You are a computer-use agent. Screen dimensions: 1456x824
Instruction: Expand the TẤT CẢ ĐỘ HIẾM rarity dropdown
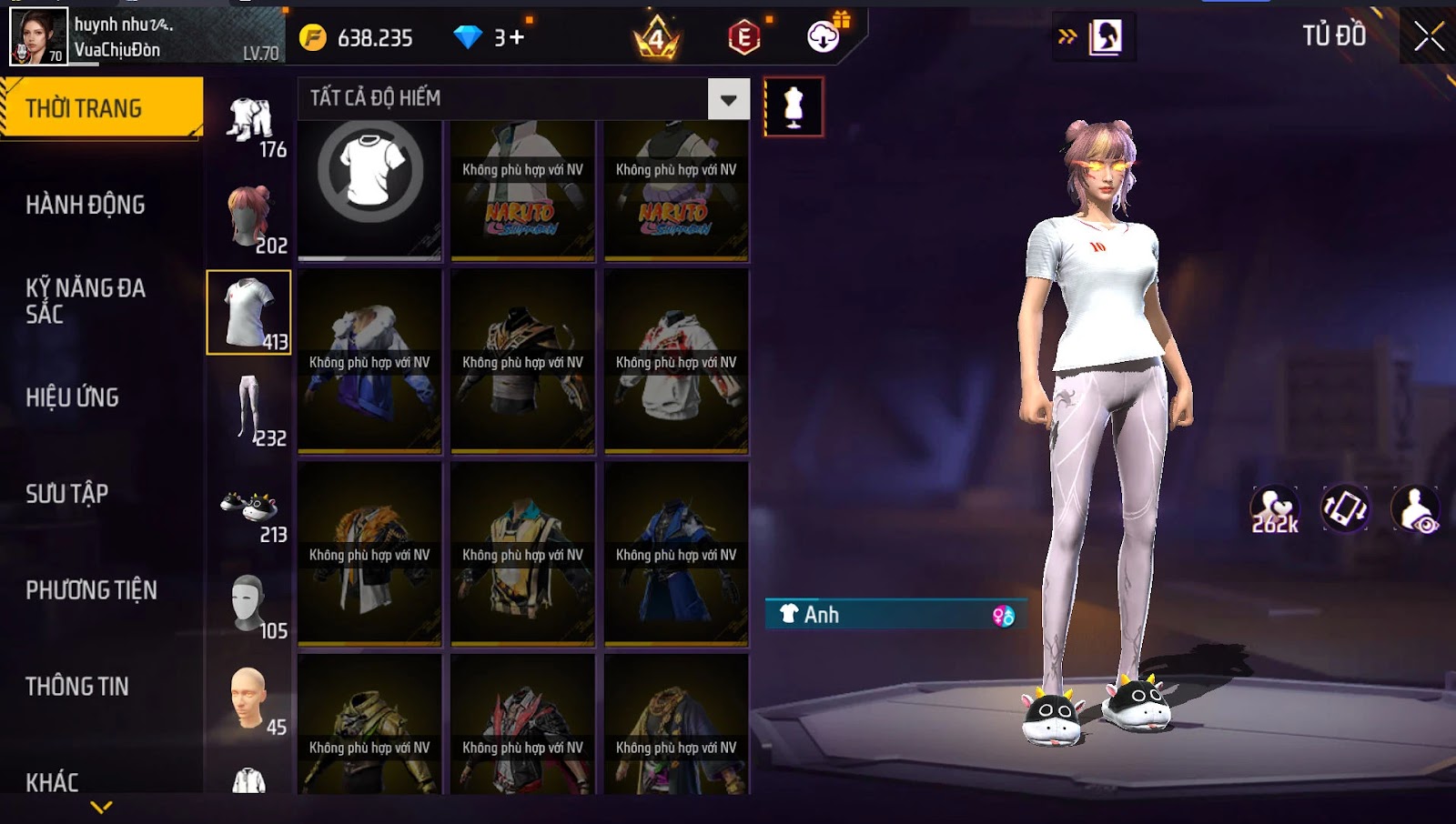pyautogui.click(x=728, y=99)
